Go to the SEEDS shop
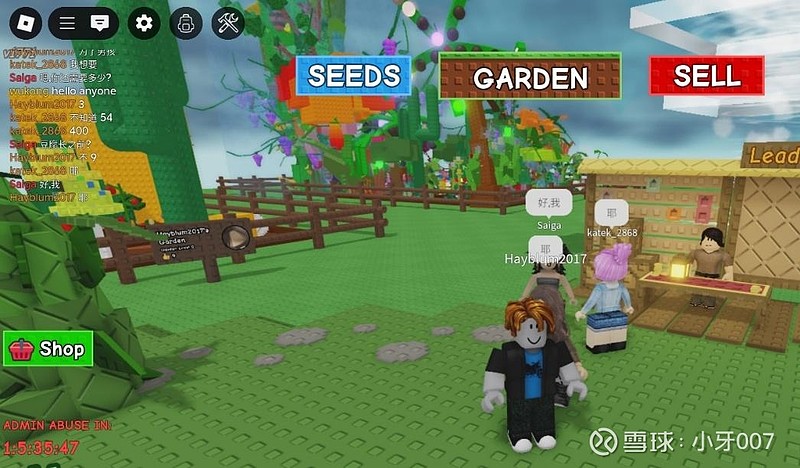800x468 pixels. [x=353, y=75]
